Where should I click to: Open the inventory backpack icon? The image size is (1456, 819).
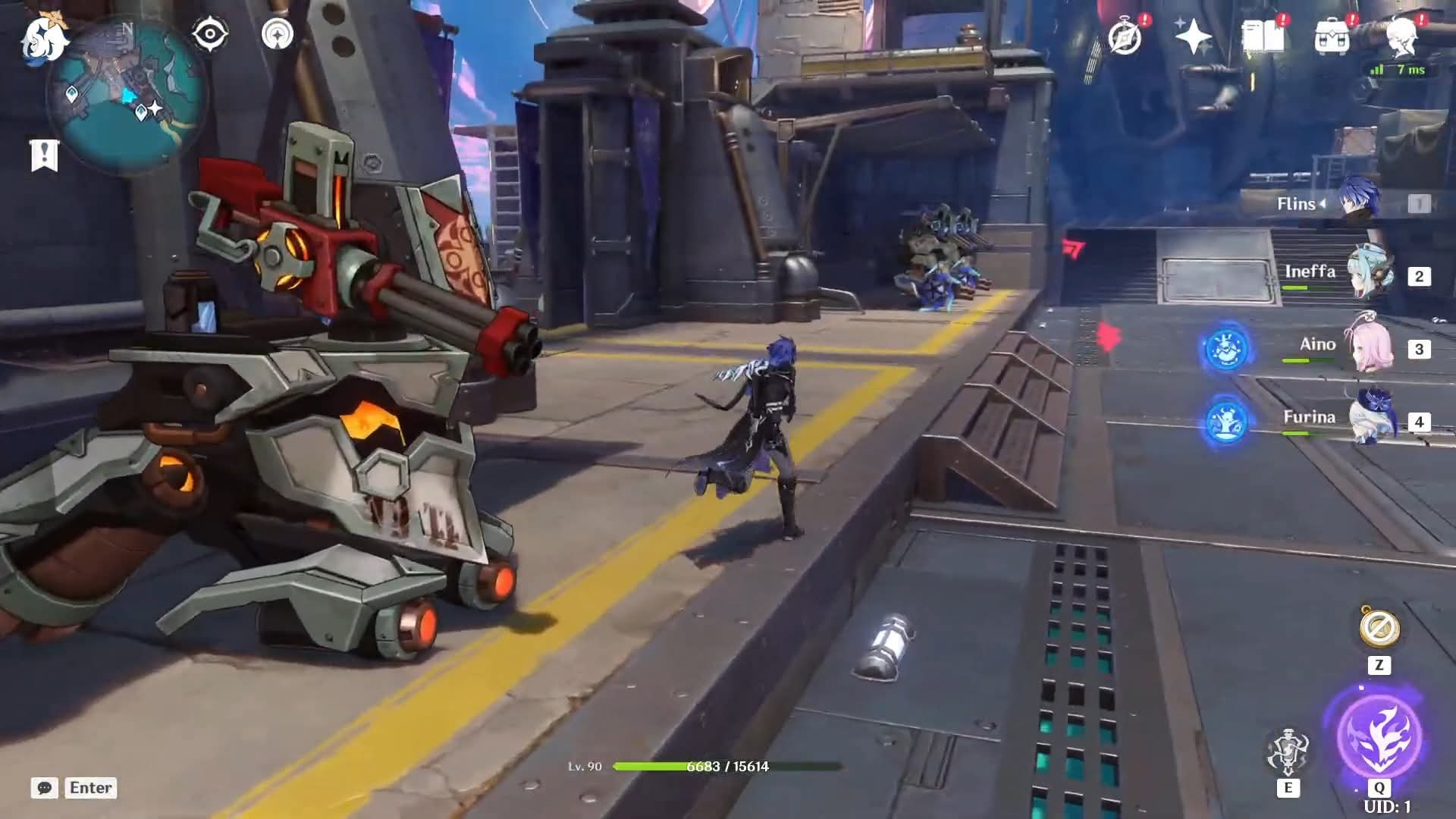(x=1332, y=36)
